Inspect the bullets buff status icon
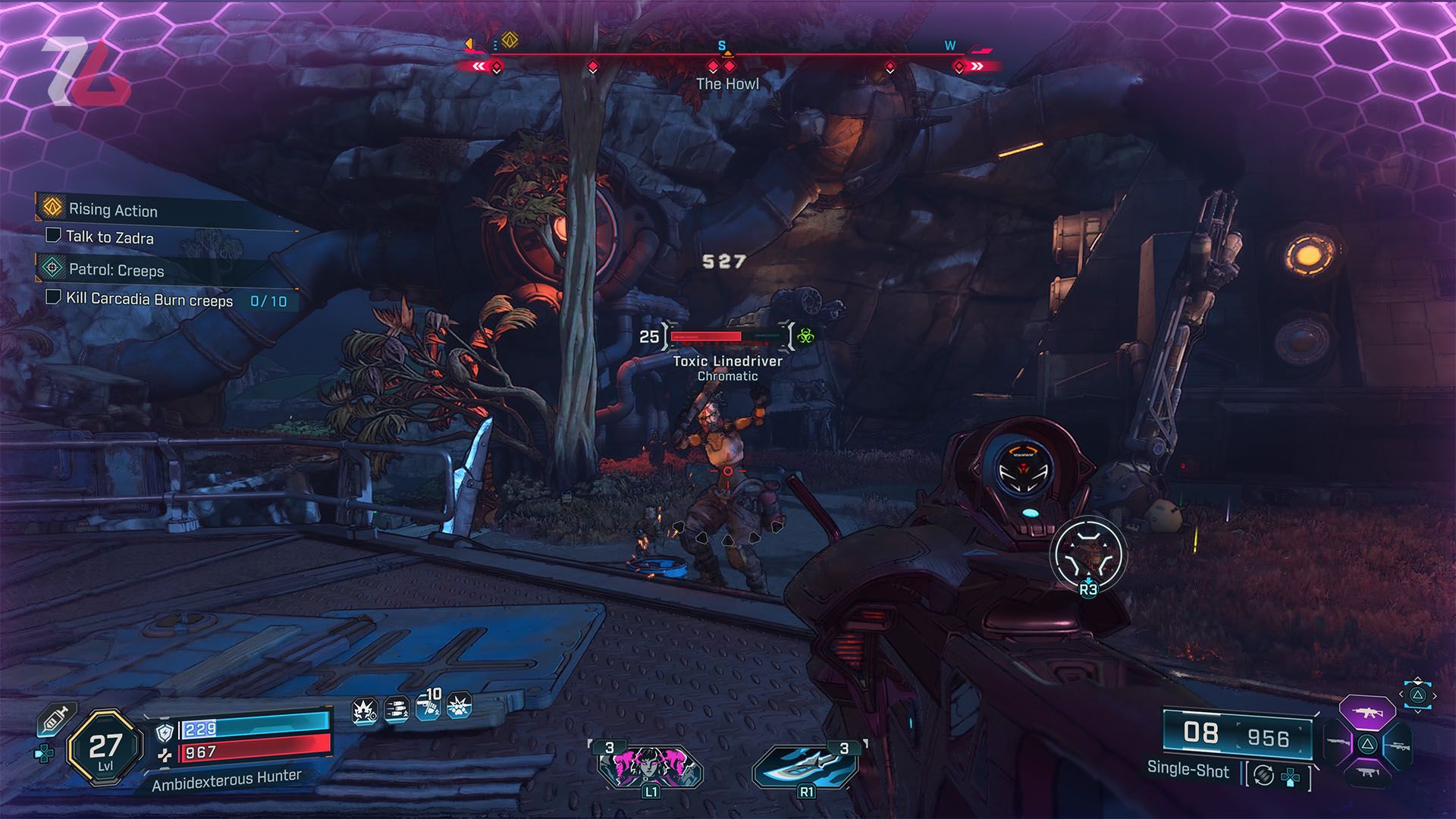The image size is (1456, 819). click(x=397, y=710)
